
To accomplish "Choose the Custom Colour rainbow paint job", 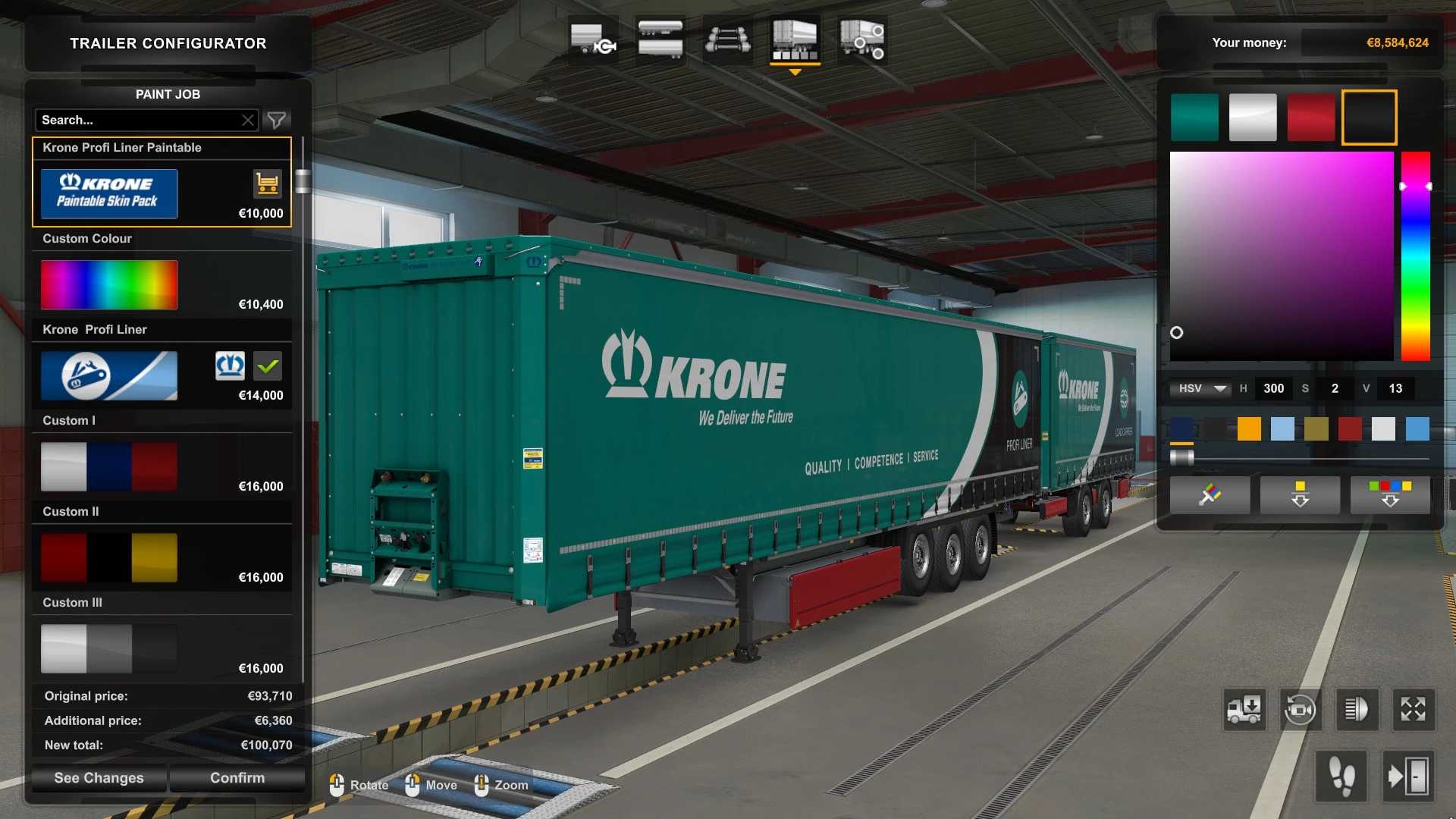I will tap(109, 285).
